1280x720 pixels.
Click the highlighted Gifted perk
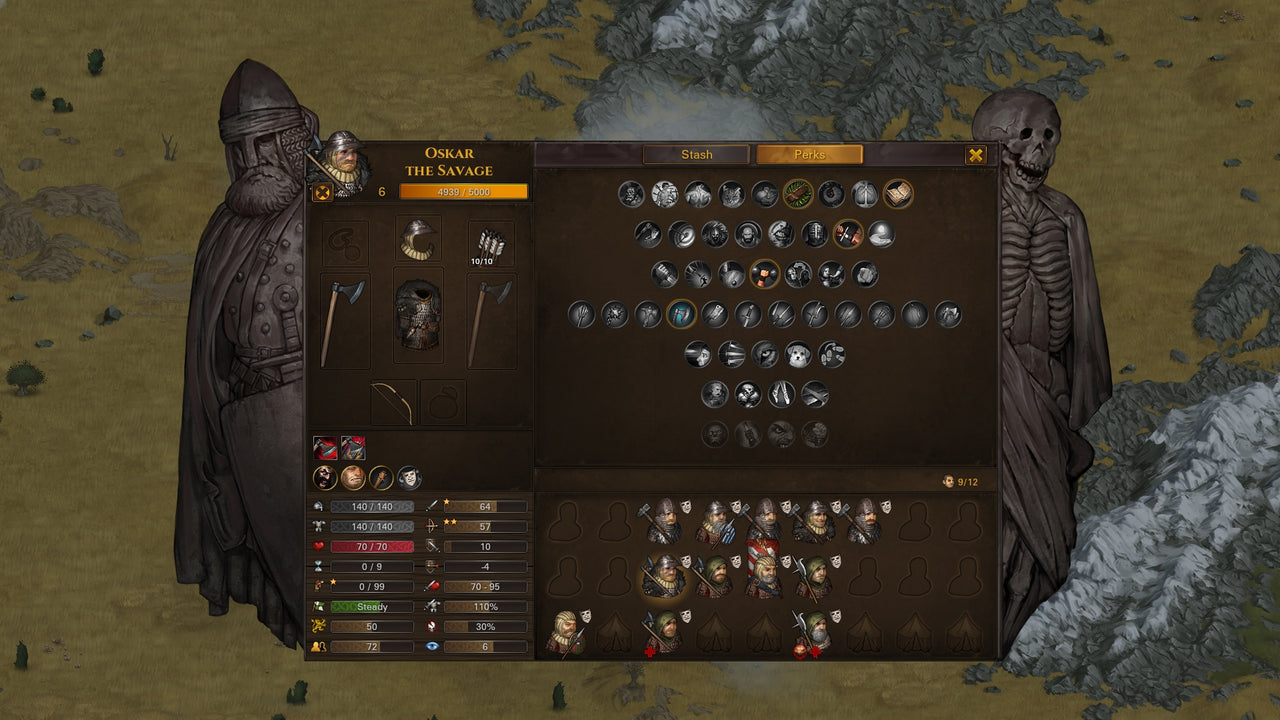coord(797,194)
